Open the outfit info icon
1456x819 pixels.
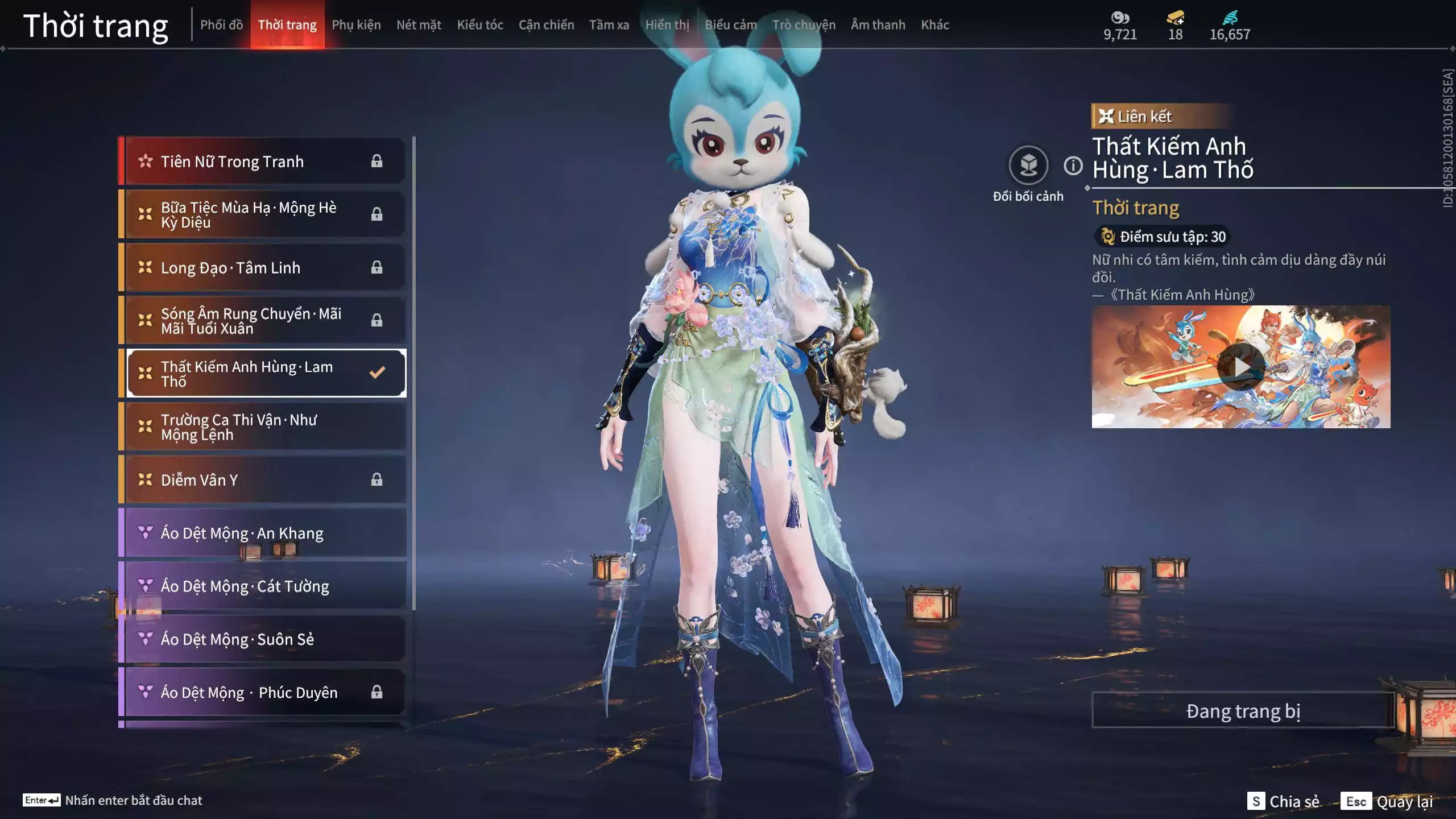pos(1073,166)
